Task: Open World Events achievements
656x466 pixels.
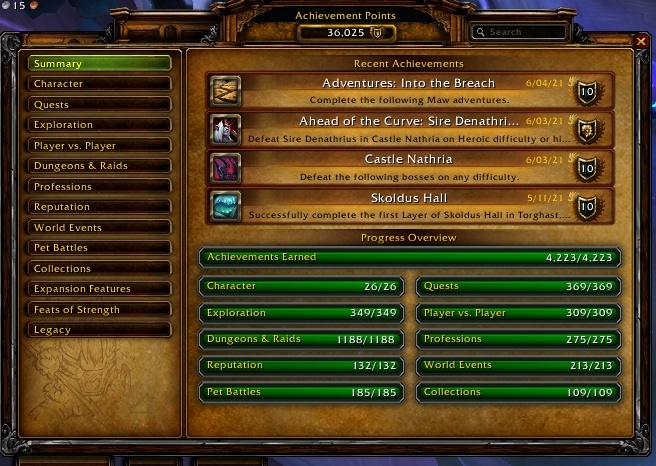Action: [99, 228]
